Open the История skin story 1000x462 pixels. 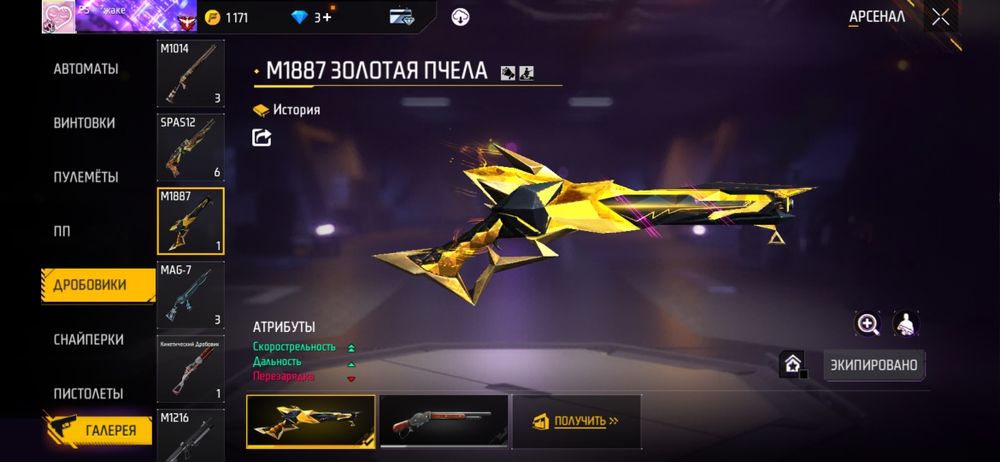(287, 110)
